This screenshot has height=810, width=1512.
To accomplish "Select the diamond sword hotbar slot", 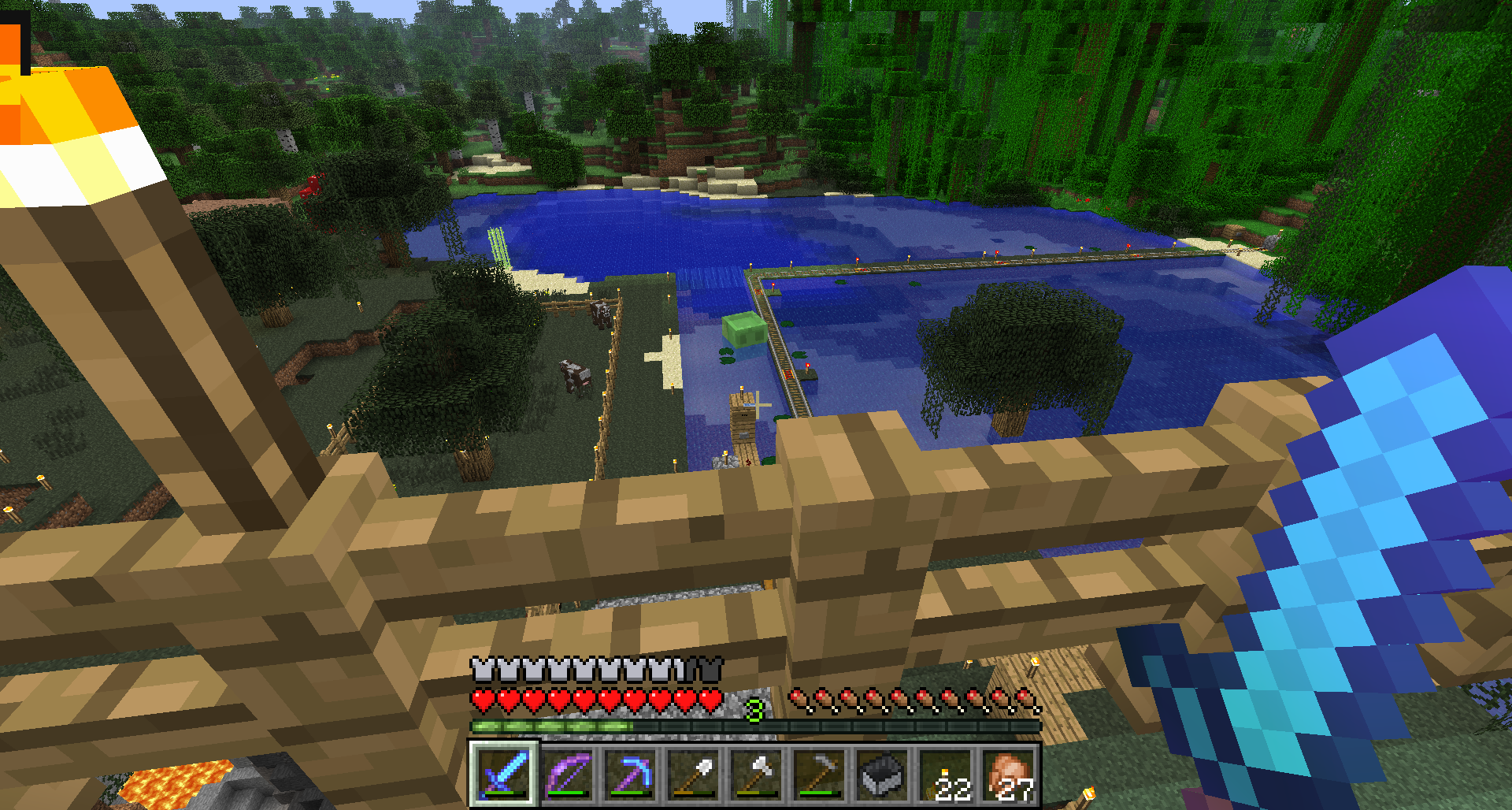I will click(504, 774).
